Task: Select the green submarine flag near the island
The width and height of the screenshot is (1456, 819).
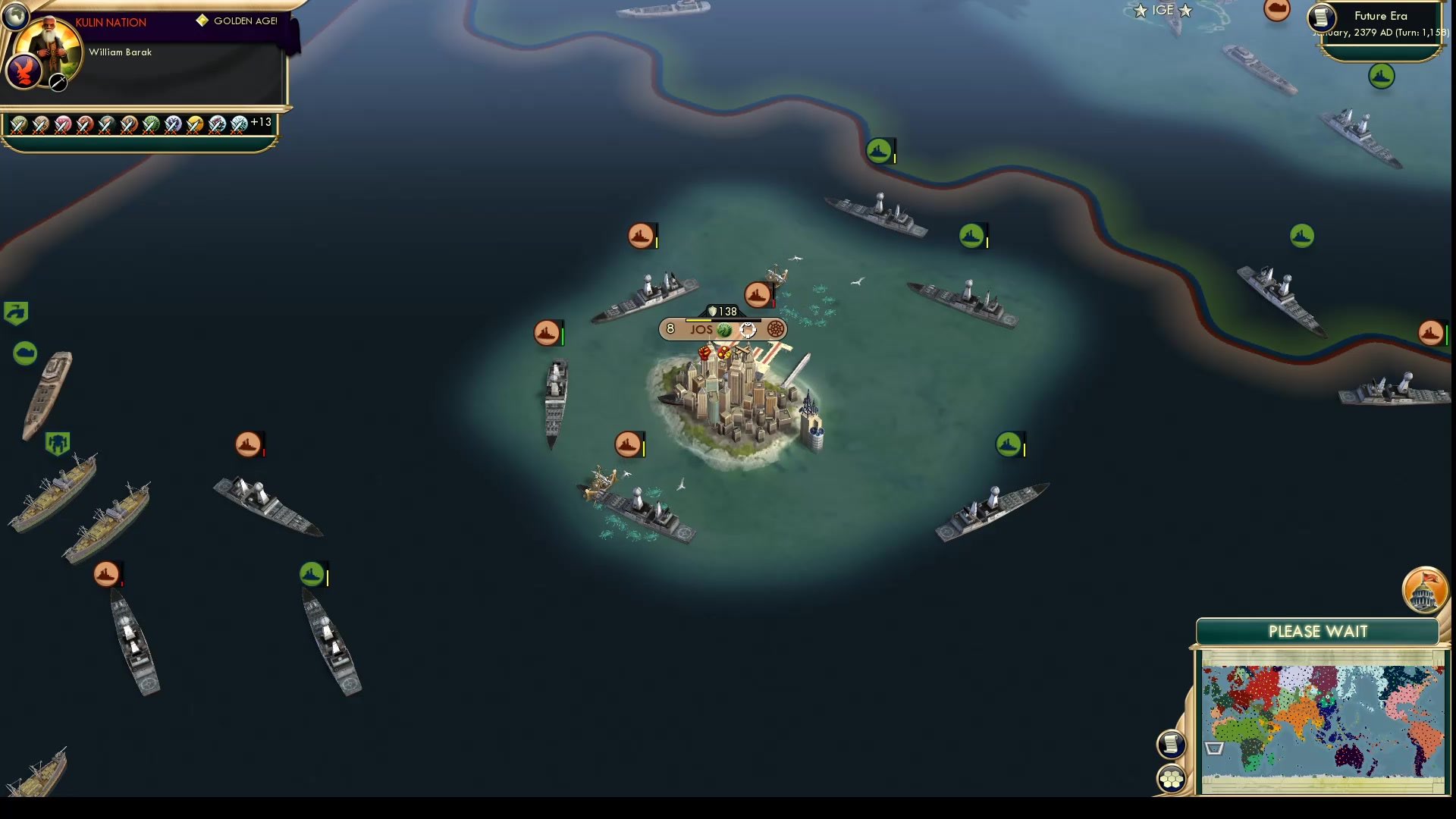Action: [1009, 445]
